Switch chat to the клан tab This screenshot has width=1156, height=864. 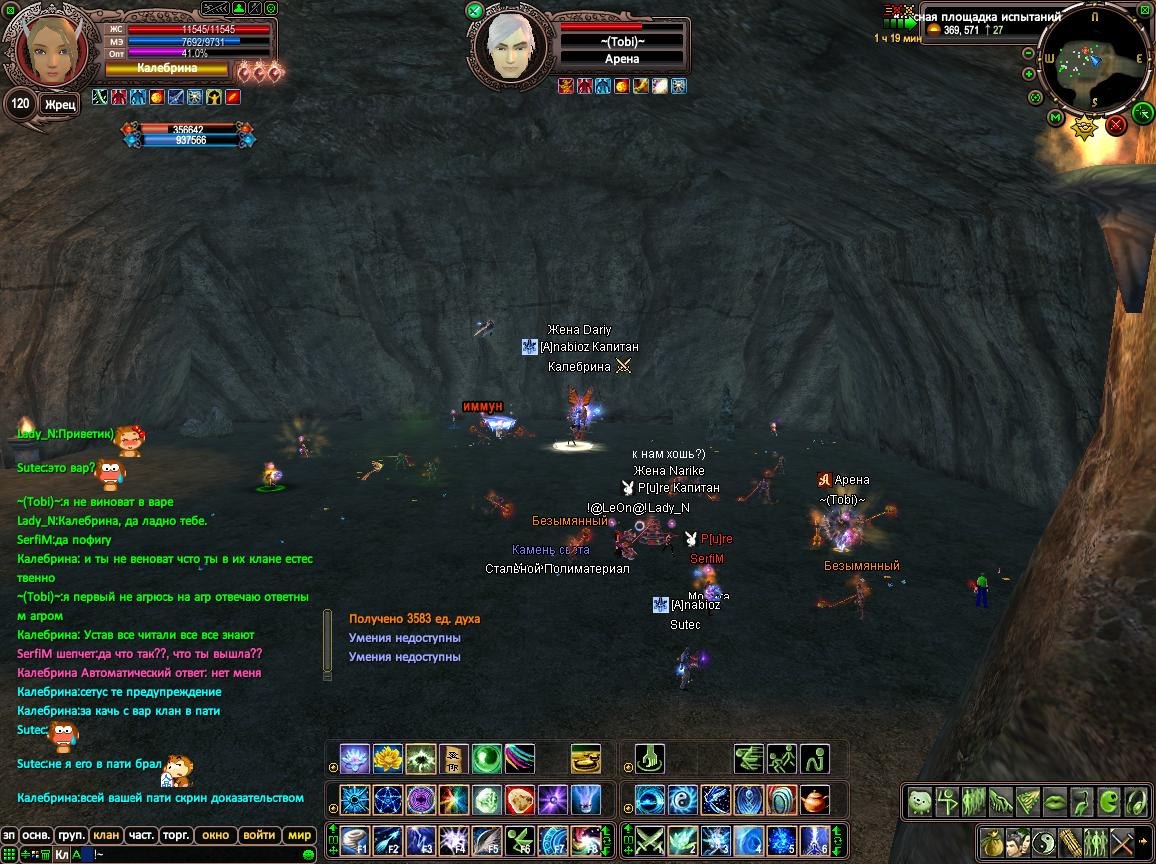[x=104, y=835]
